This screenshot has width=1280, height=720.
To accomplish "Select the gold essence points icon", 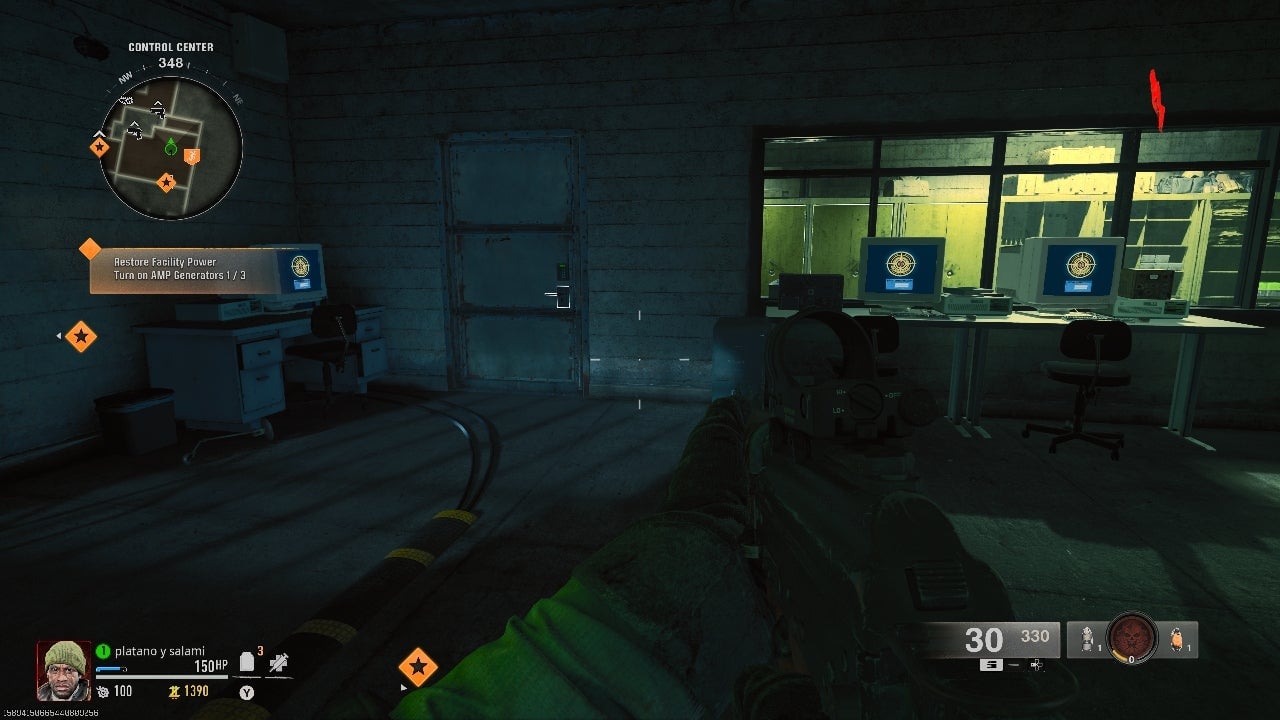I will click(x=175, y=691).
